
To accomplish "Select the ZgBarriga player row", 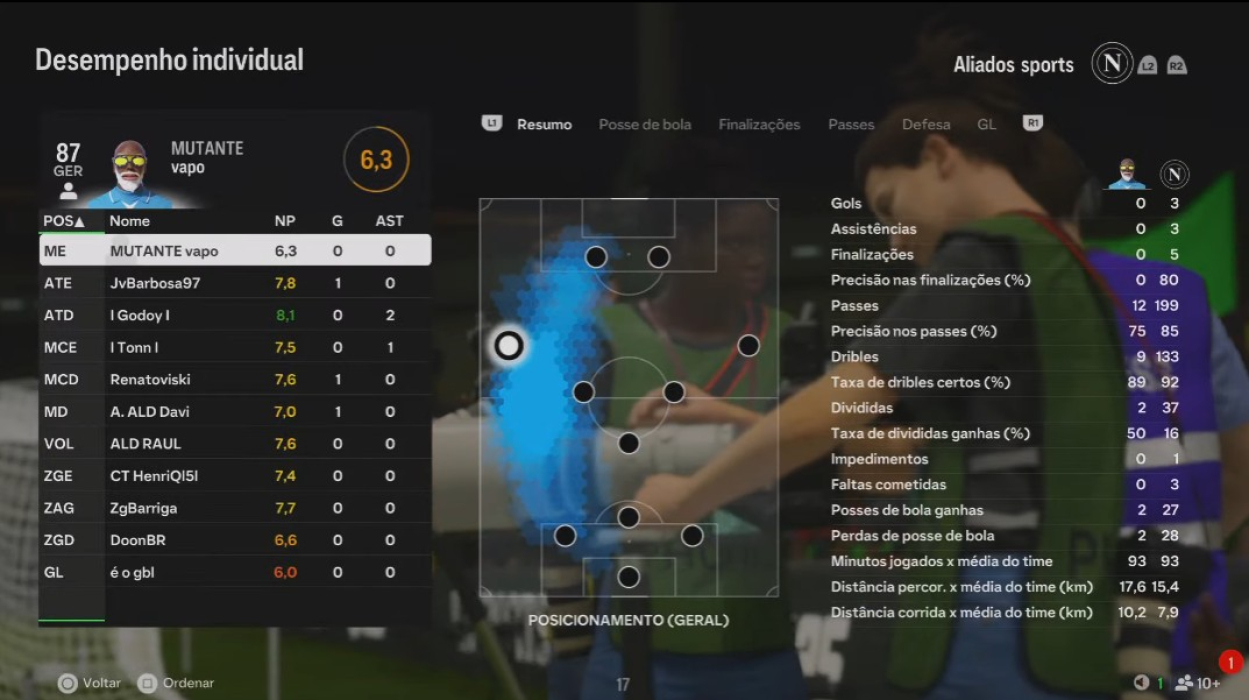I will (x=235, y=508).
